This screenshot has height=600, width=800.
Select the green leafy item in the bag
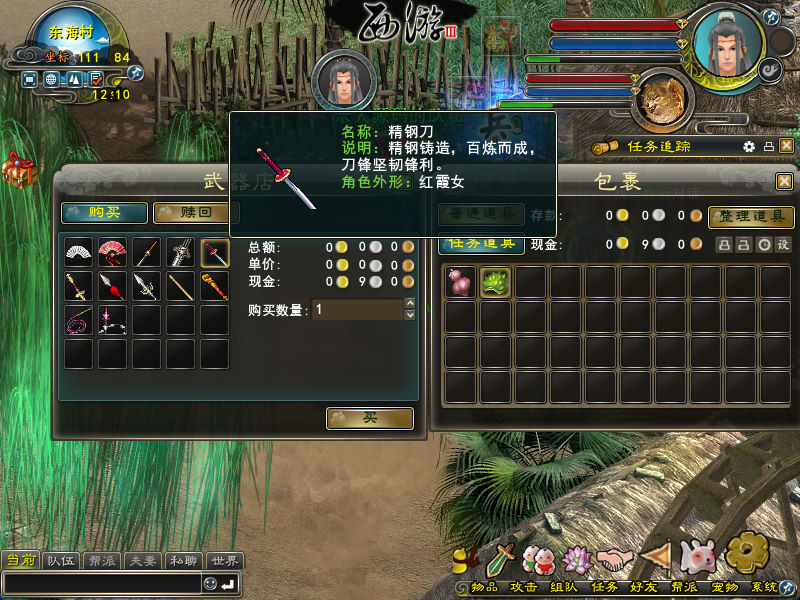[494, 283]
